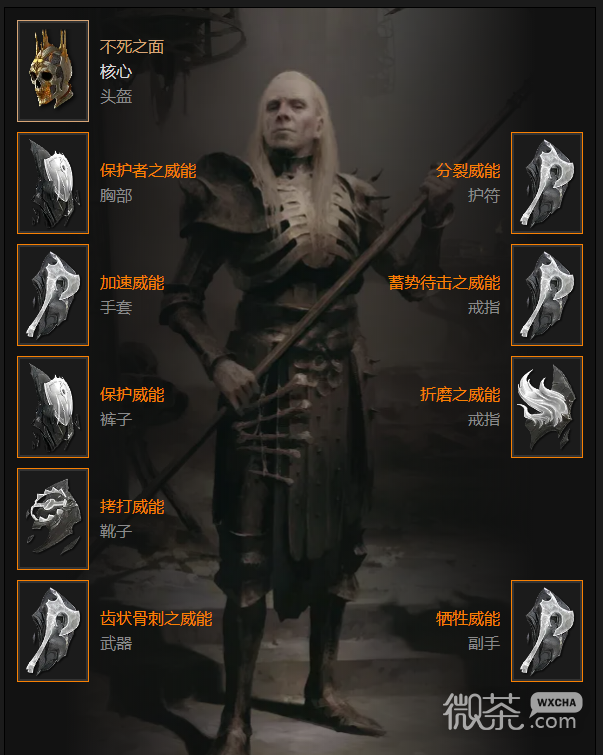Open the 保护者之威能 chest slot
Viewport: 603px width, 755px height.
53,183
